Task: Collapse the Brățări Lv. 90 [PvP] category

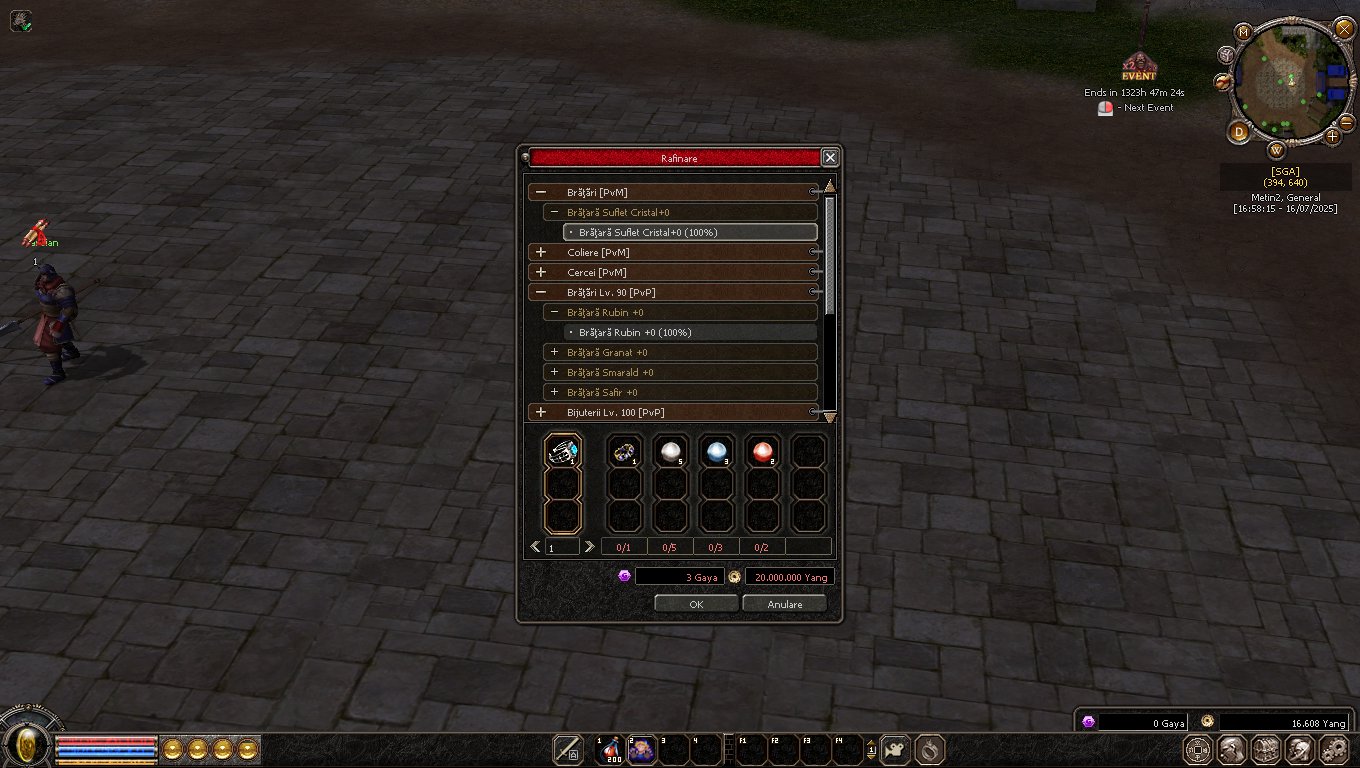Action: pyautogui.click(x=541, y=292)
